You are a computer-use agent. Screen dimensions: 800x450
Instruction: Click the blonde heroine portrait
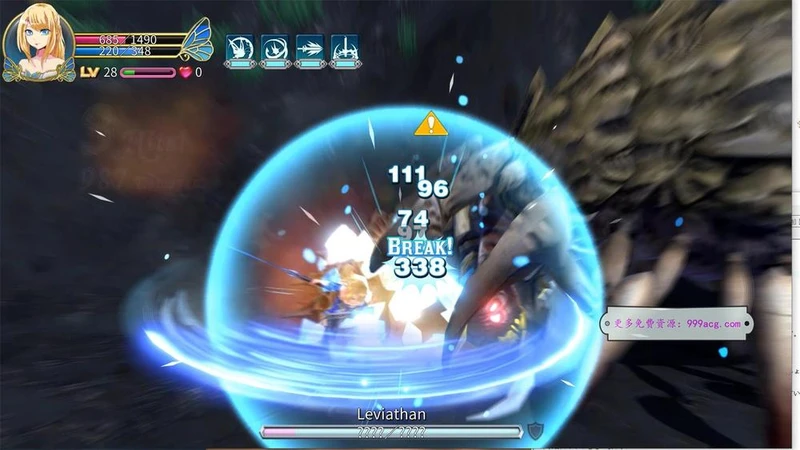click(x=36, y=41)
